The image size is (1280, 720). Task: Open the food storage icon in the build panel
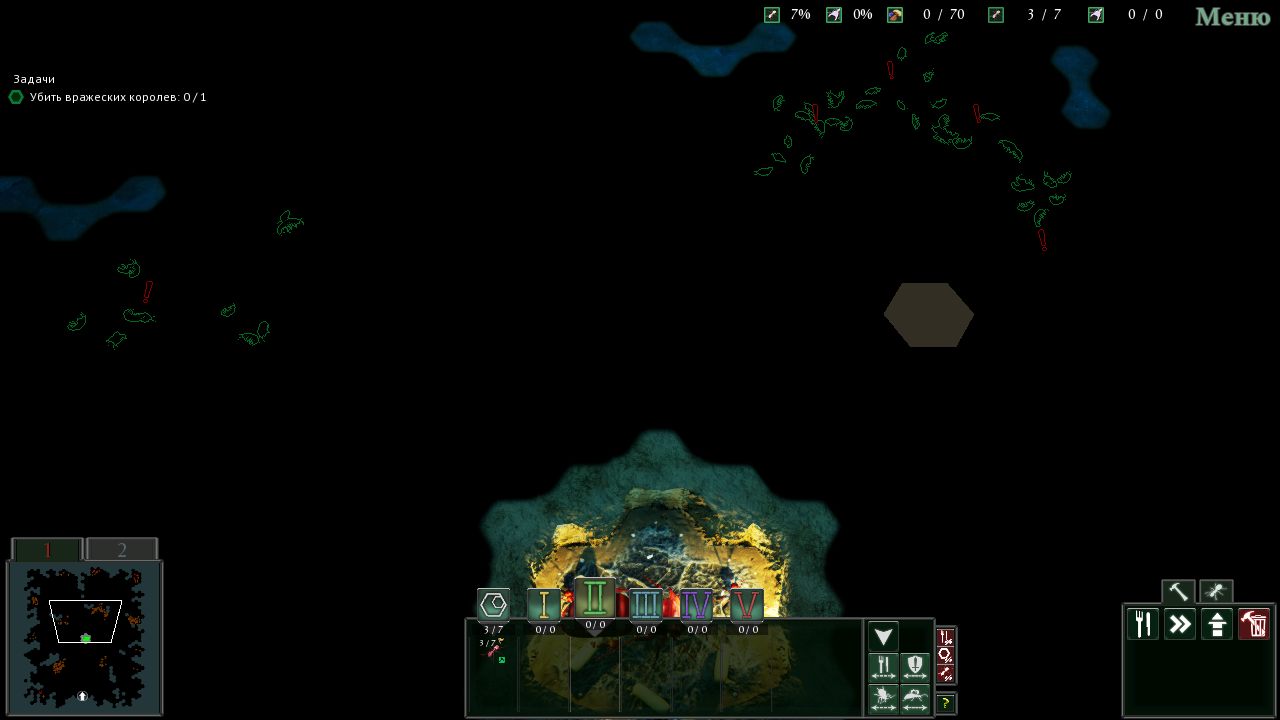(x=1142, y=624)
